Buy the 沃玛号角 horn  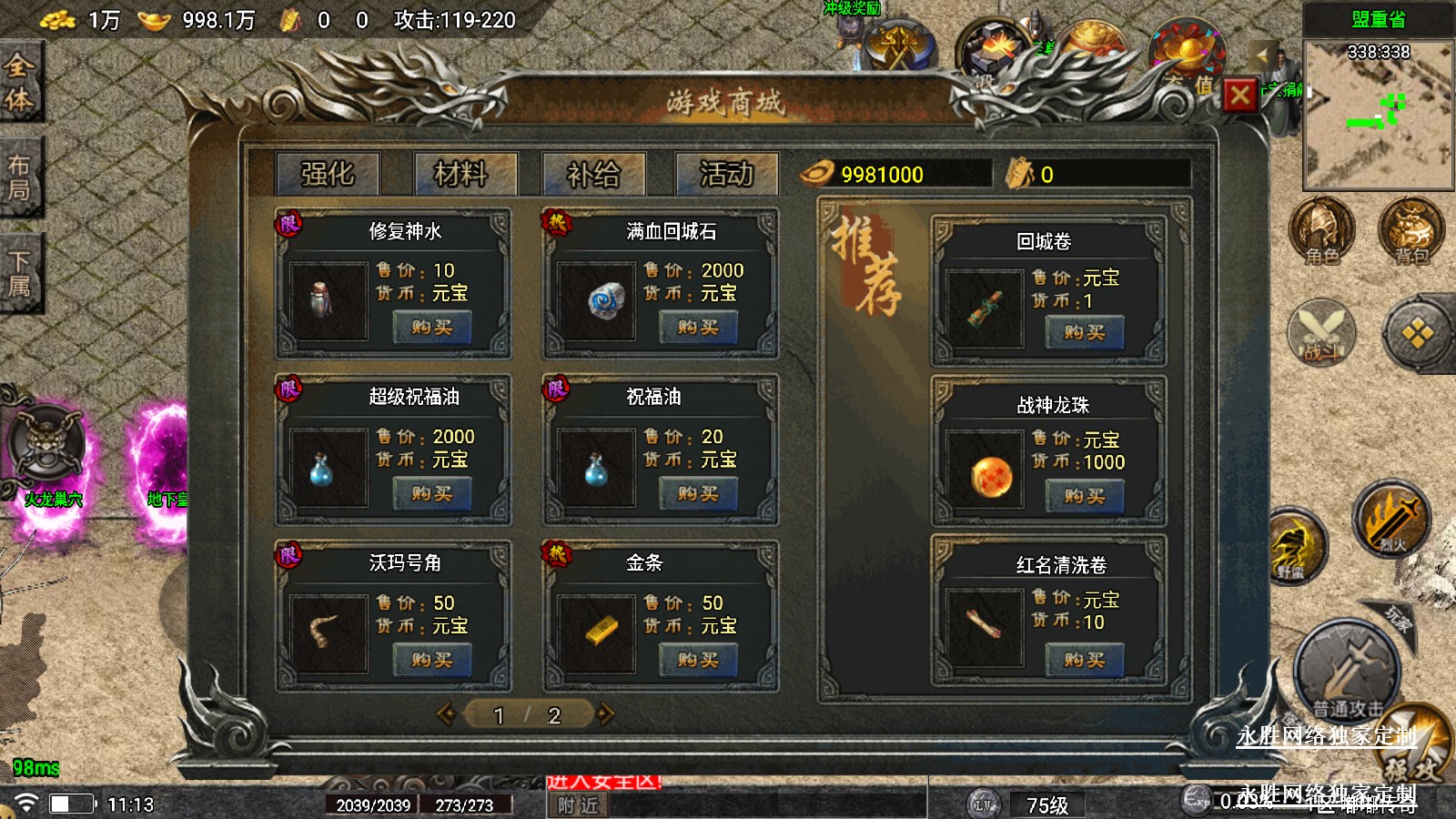[x=431, y=661]
